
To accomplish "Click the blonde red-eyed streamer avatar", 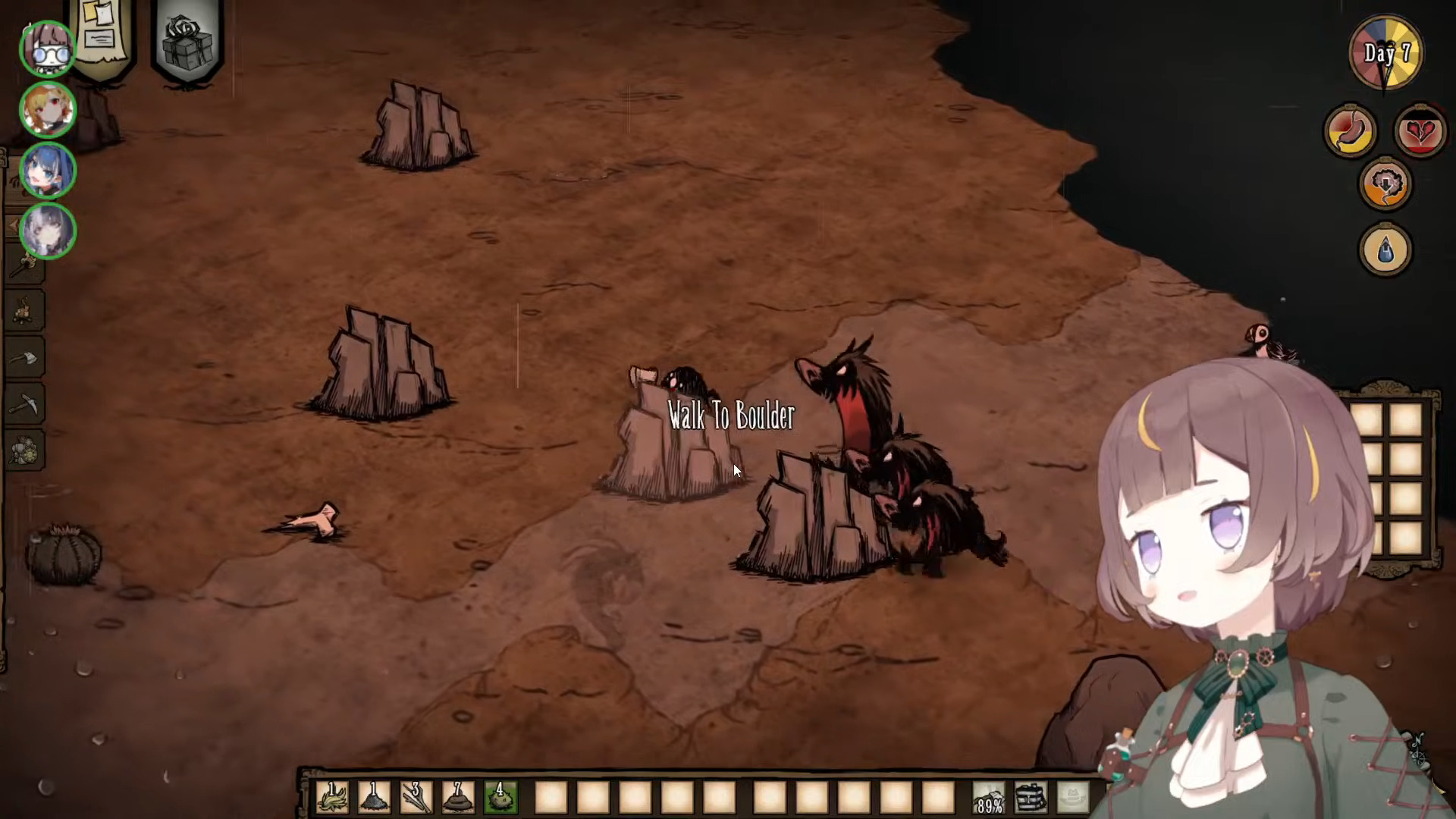I will [48, 110].
